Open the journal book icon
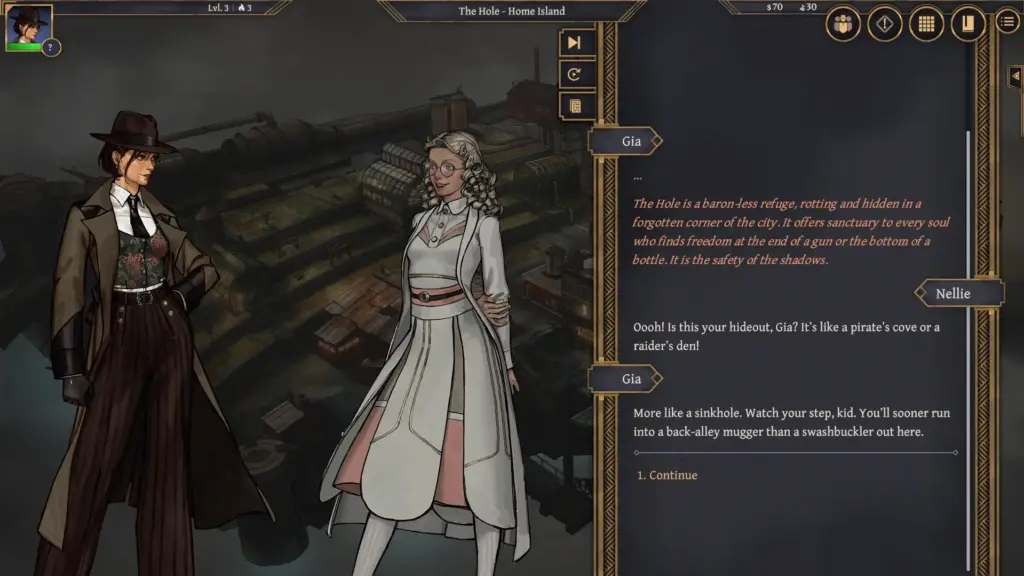Screen dimensions: 1024x576 coord(967,24)
